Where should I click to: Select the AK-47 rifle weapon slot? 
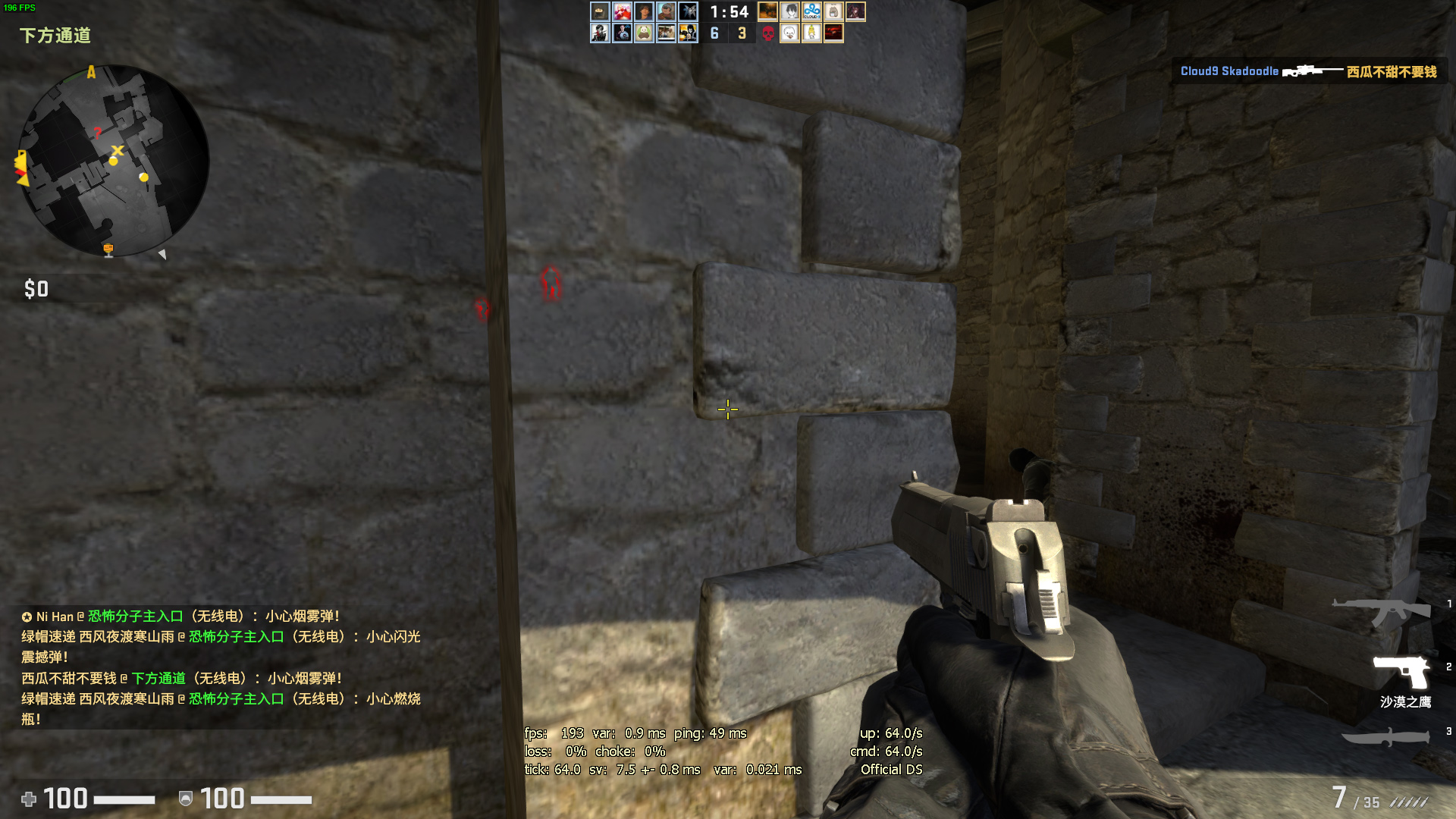pyautogui.click(x=1382, y=611)
